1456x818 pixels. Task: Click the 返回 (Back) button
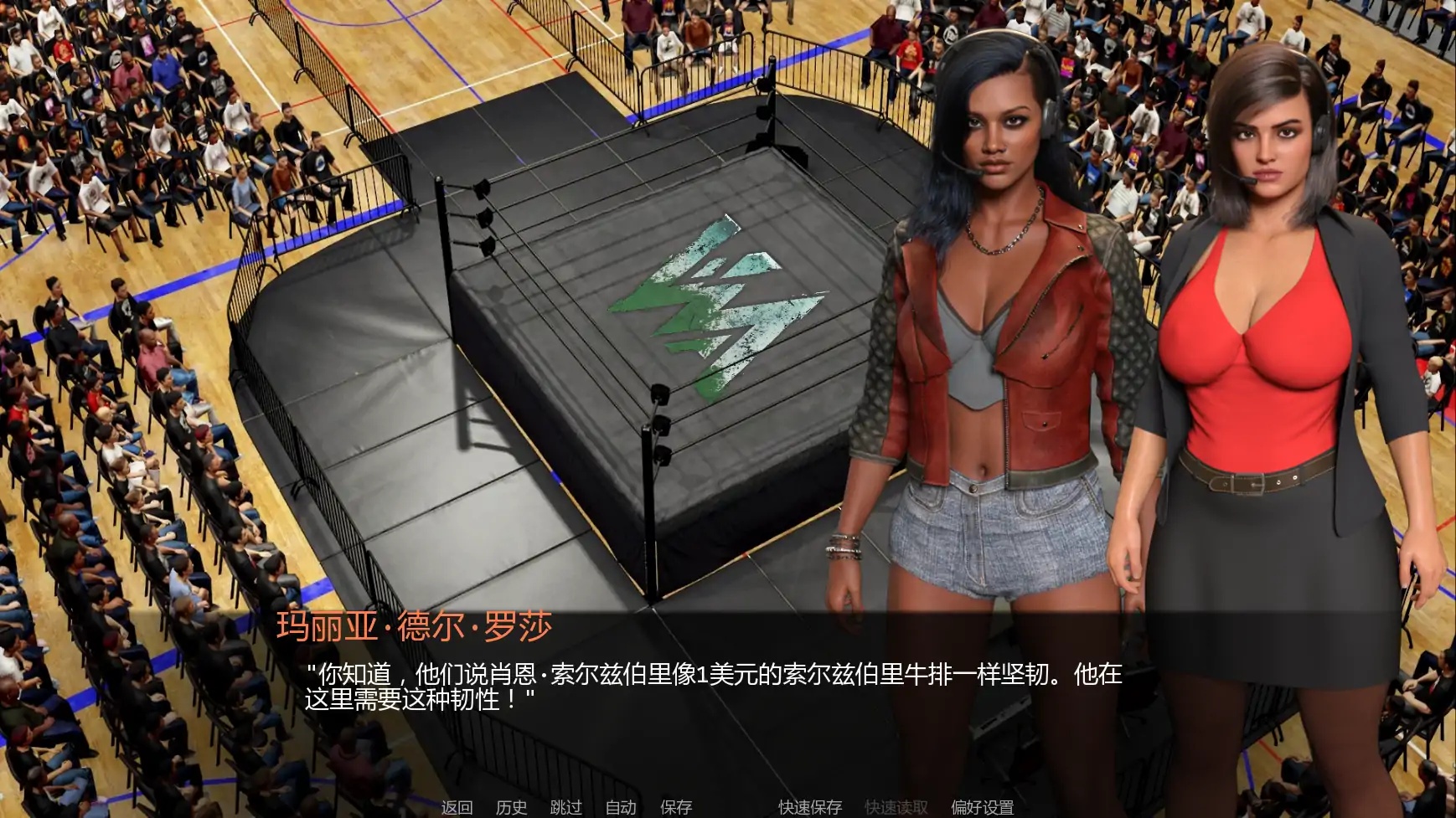tap(457, 807)
